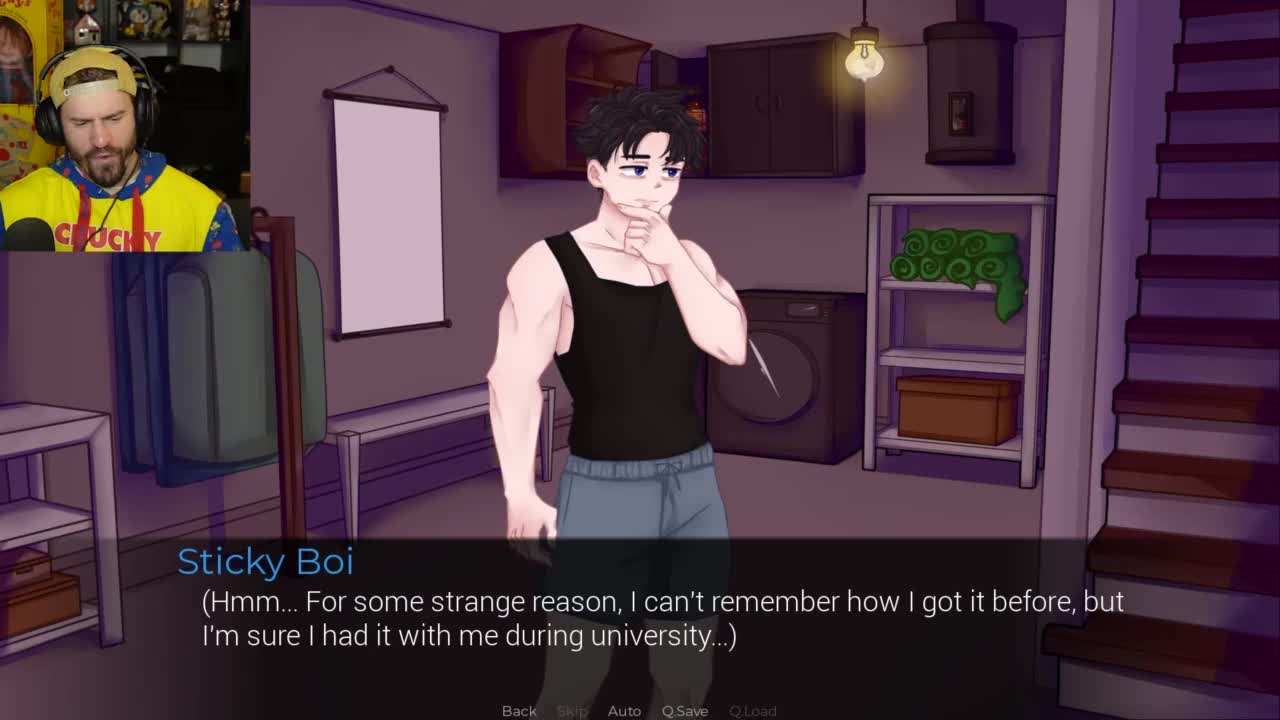This screenshot has height=720, width=1280.
Task: Quick load with Q.Load
Action: (752, 710)
